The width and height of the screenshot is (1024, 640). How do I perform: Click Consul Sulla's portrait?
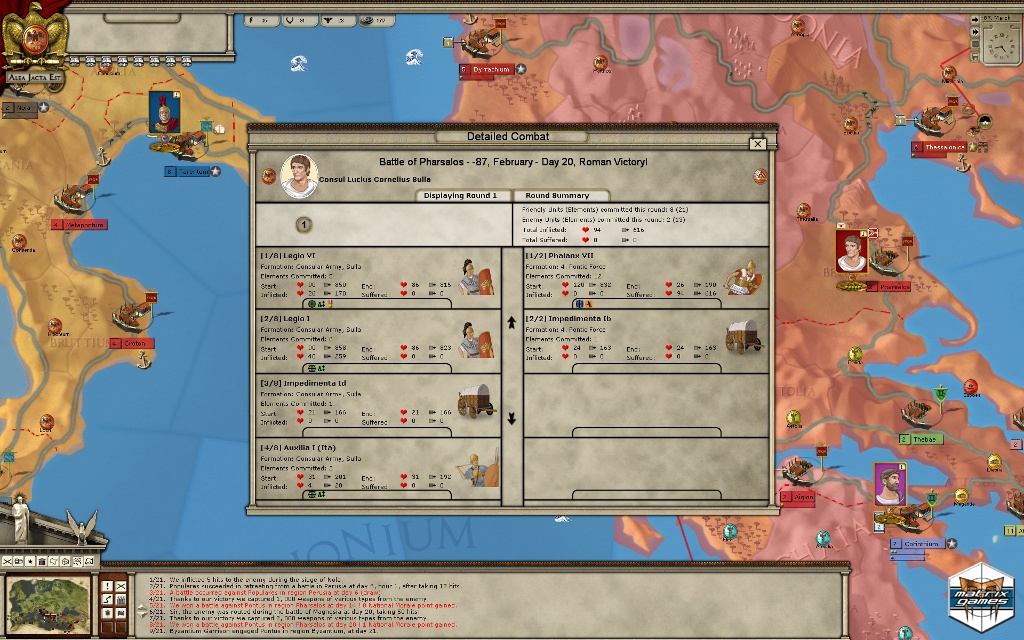coord(299,176)
